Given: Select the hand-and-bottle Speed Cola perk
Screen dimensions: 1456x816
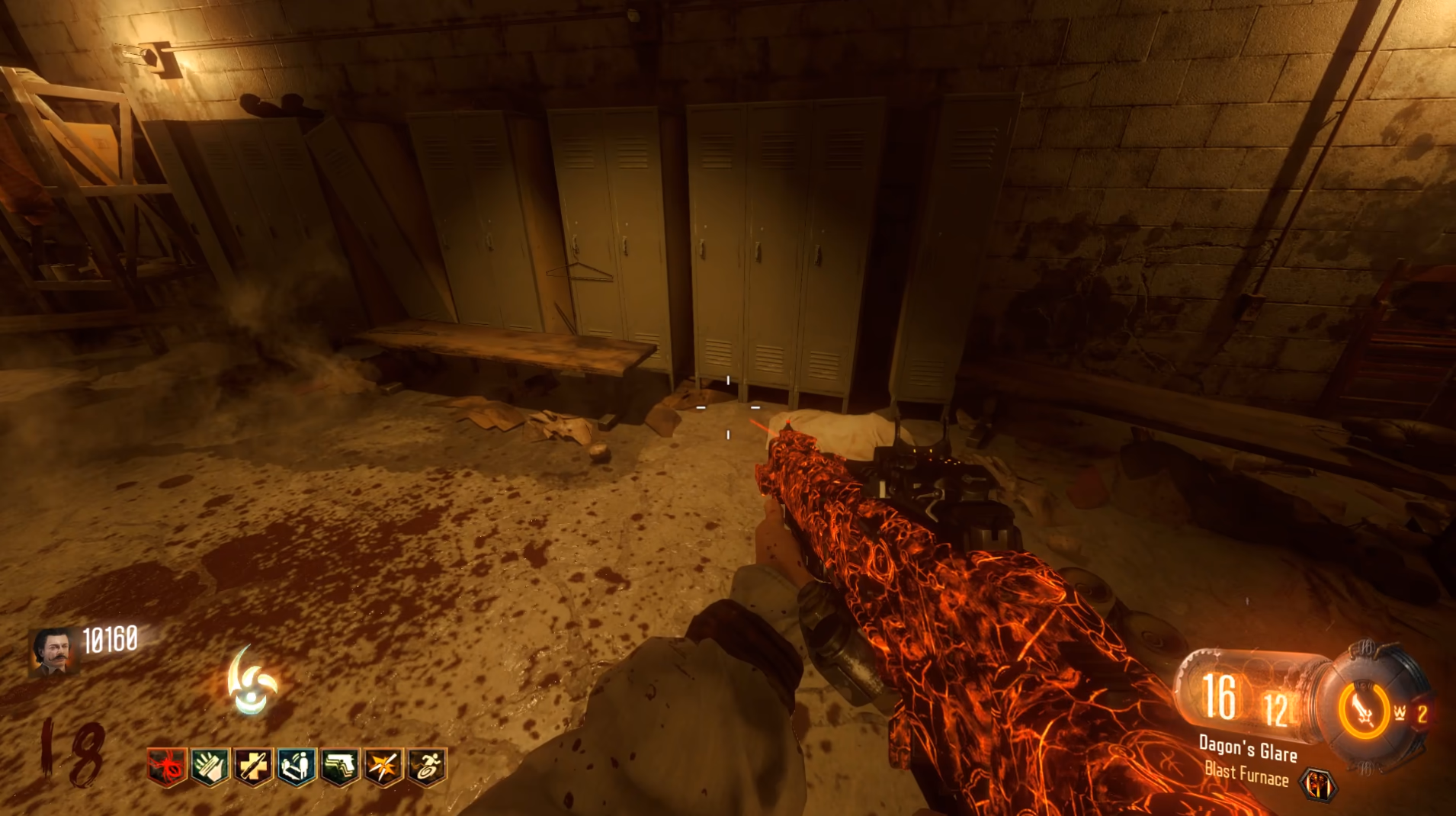Looking at the screenshot, I should (x=210, y=766).
